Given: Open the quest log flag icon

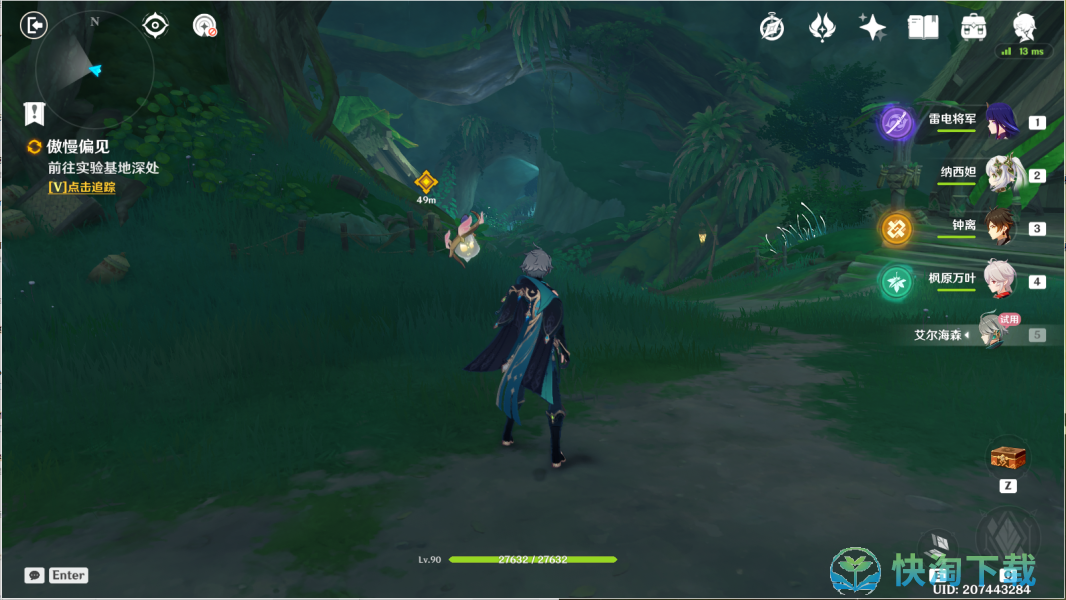Looking at the screenshot, I should [x=36, y=112].
